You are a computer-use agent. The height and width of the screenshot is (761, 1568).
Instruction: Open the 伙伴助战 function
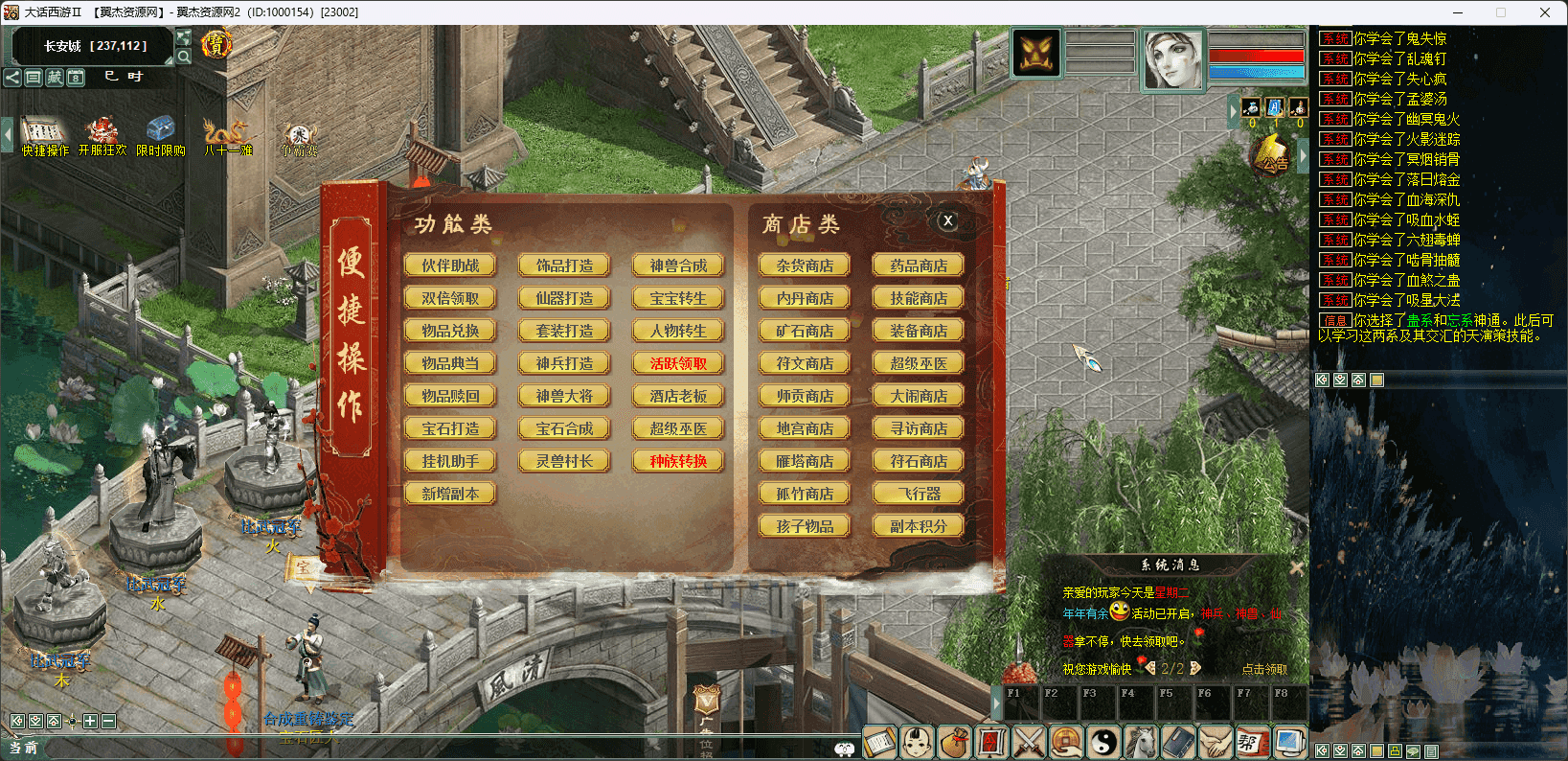click(x=450, y=265)
